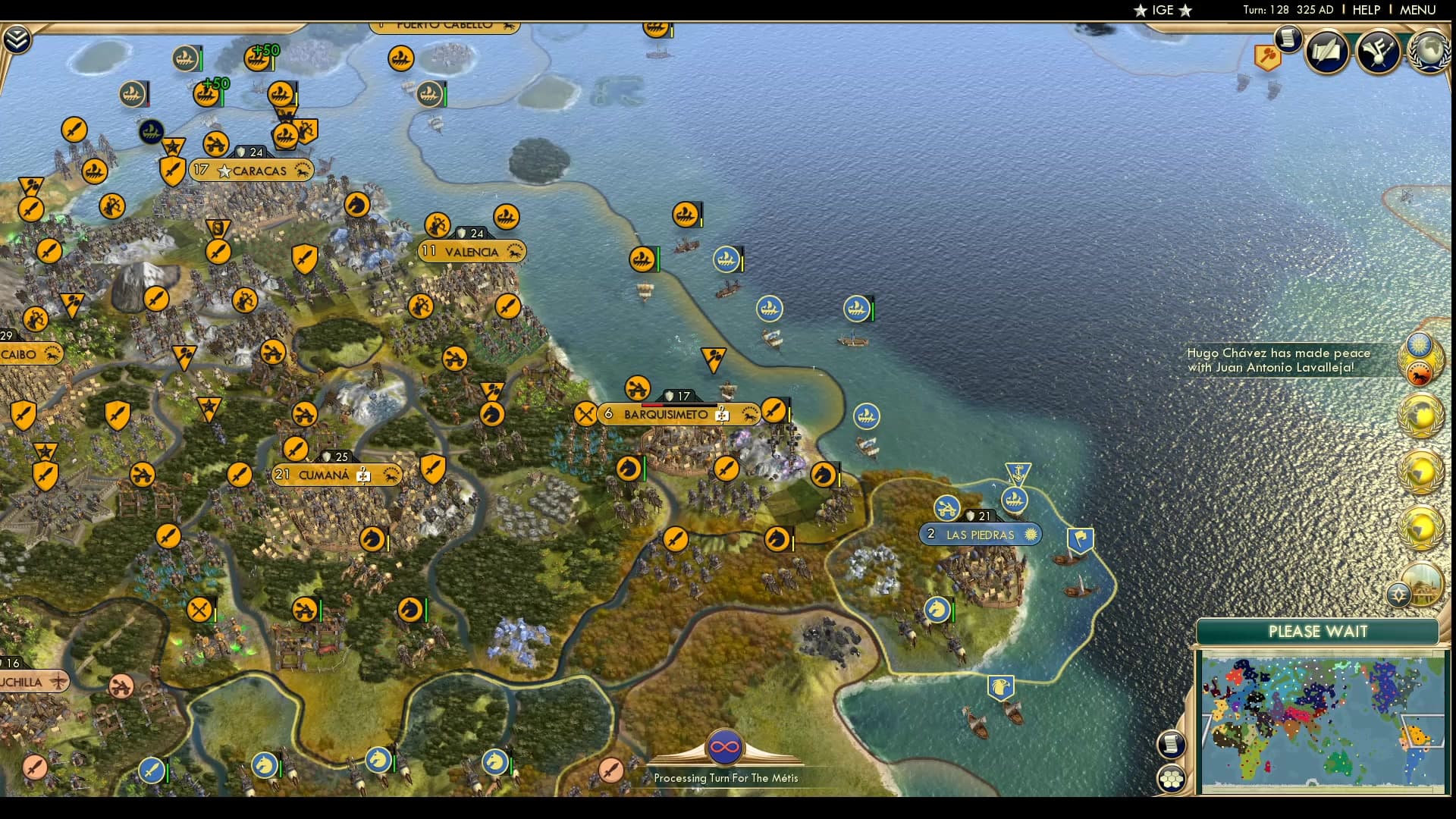Select the blue flag unit icon east of Las Piedras
The image size is (1456, 819).
[1080, 539]
